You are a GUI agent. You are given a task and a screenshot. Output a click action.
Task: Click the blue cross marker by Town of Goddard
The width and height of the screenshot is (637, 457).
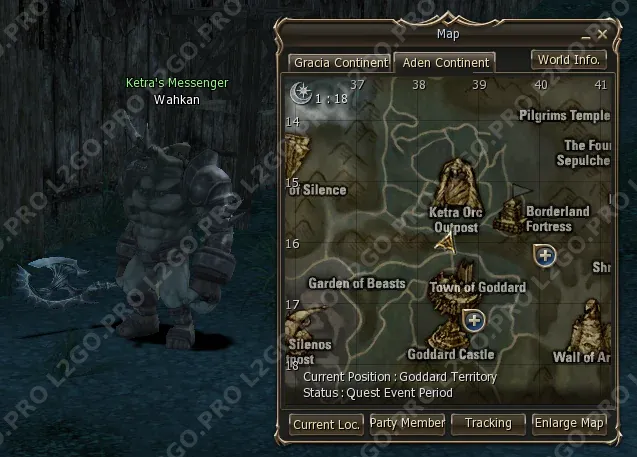pyautogui.click(x=475, y=320)
